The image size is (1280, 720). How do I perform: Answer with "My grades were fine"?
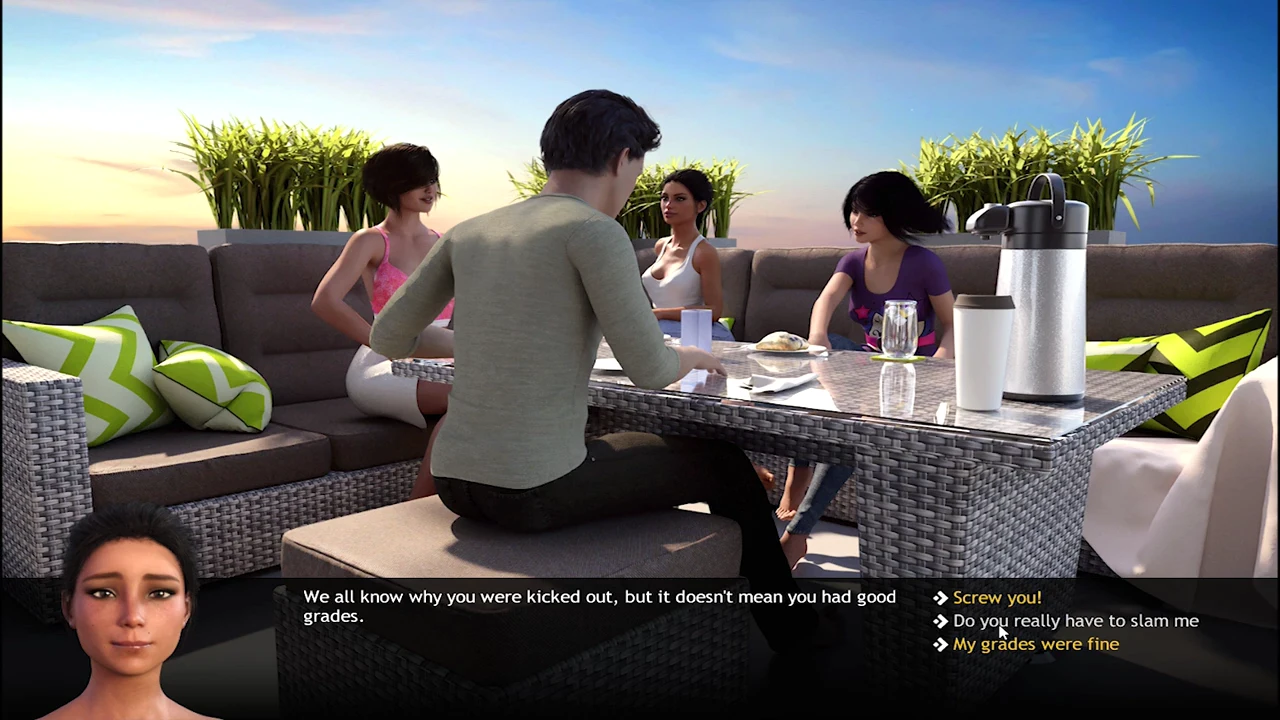pyautogui.click(x=1035, y=644)
